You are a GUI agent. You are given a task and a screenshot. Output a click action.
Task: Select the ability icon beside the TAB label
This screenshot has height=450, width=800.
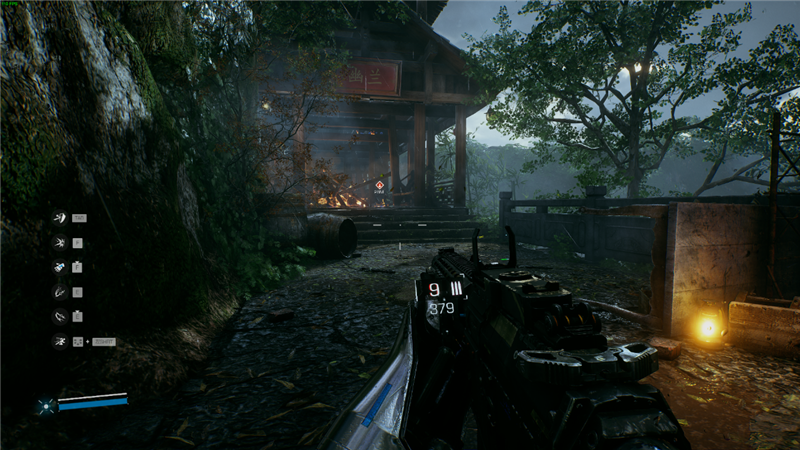[x=59, y=218]
